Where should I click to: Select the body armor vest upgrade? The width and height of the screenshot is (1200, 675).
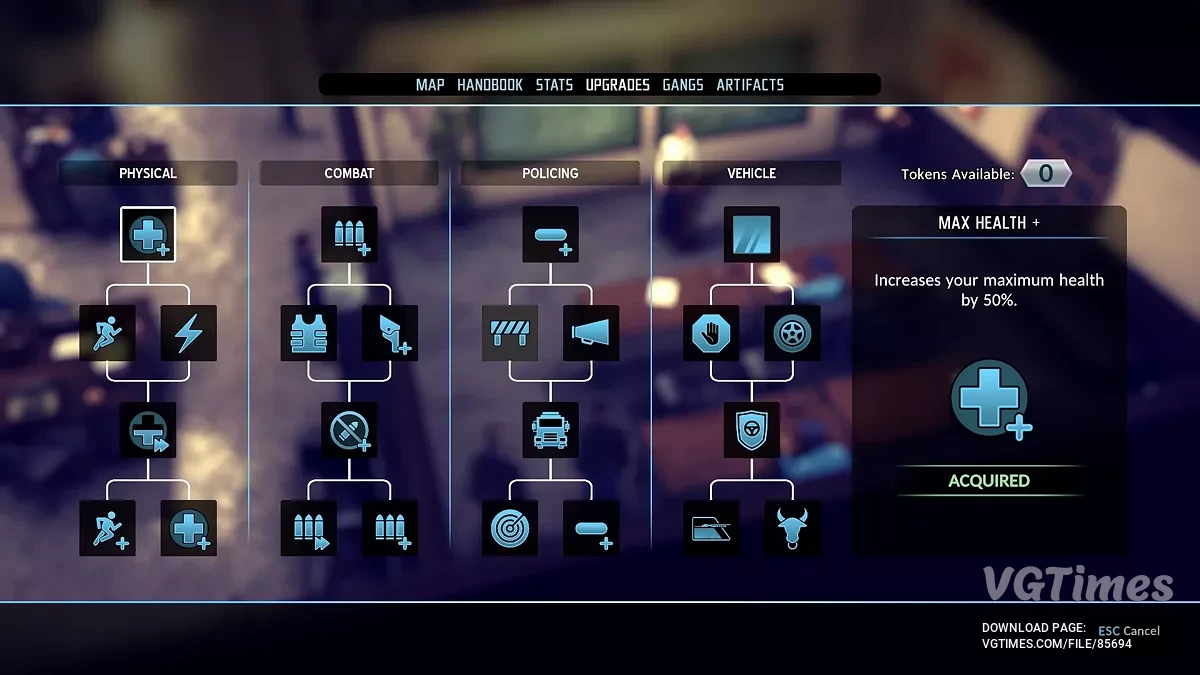click(x=309, y=333)
